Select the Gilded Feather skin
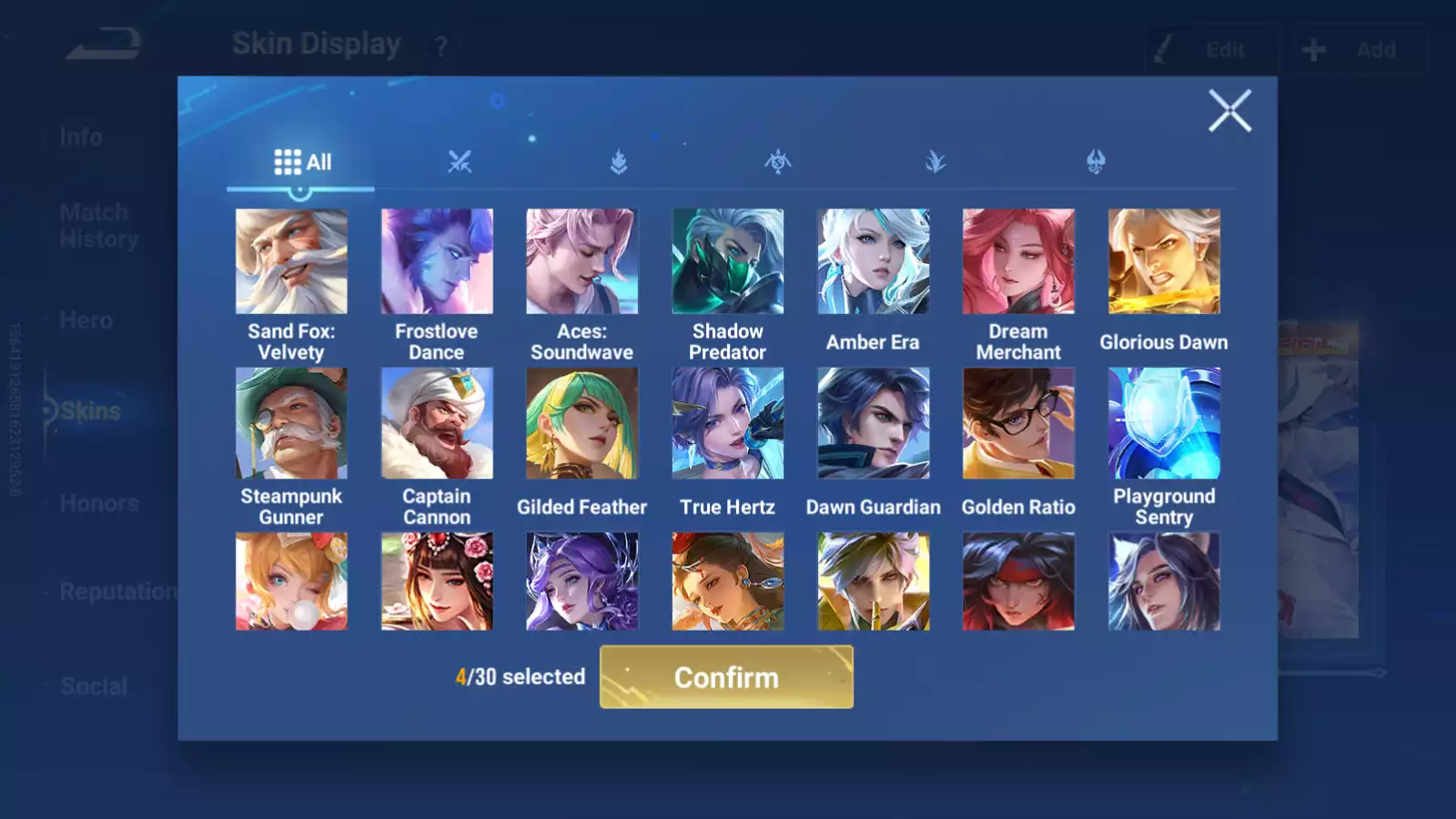Image resolution: width=1456 pixels, height=819 pixels. click(x=582, y=423)
